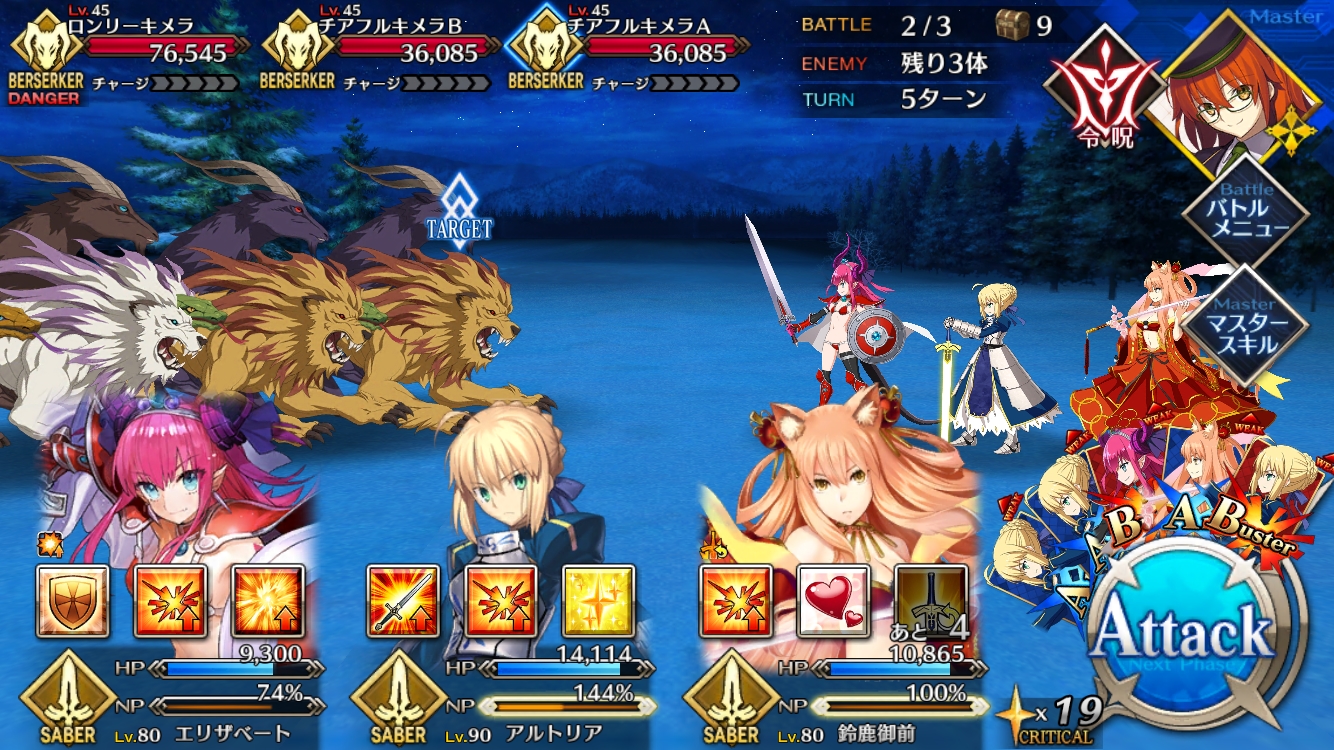Screen dimensions: 1334x750
Task: View Artoria's servant portrait details
Action: tap(510, 490)
